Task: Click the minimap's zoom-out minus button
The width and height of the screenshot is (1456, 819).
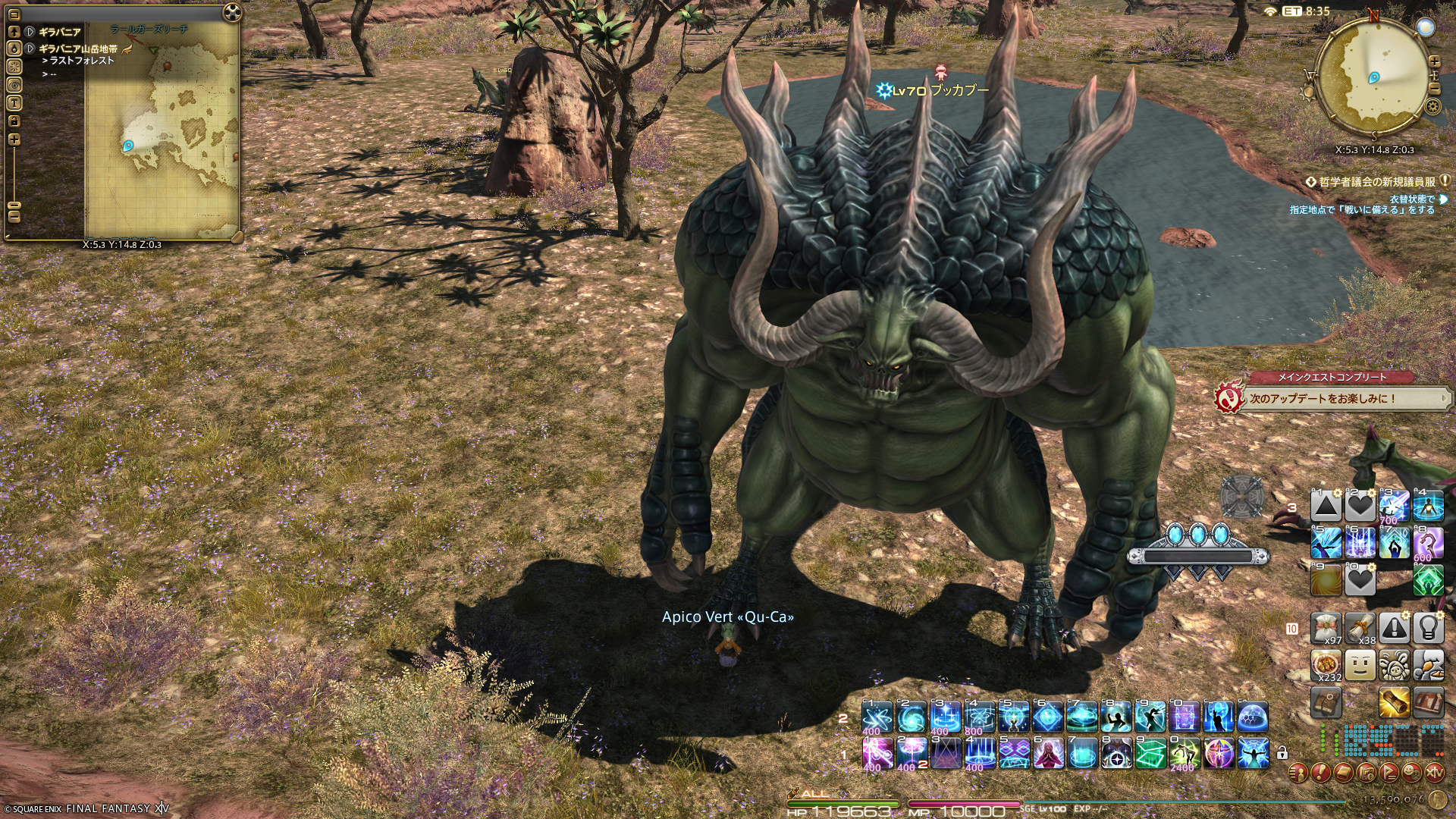Action: [1435, 89]
